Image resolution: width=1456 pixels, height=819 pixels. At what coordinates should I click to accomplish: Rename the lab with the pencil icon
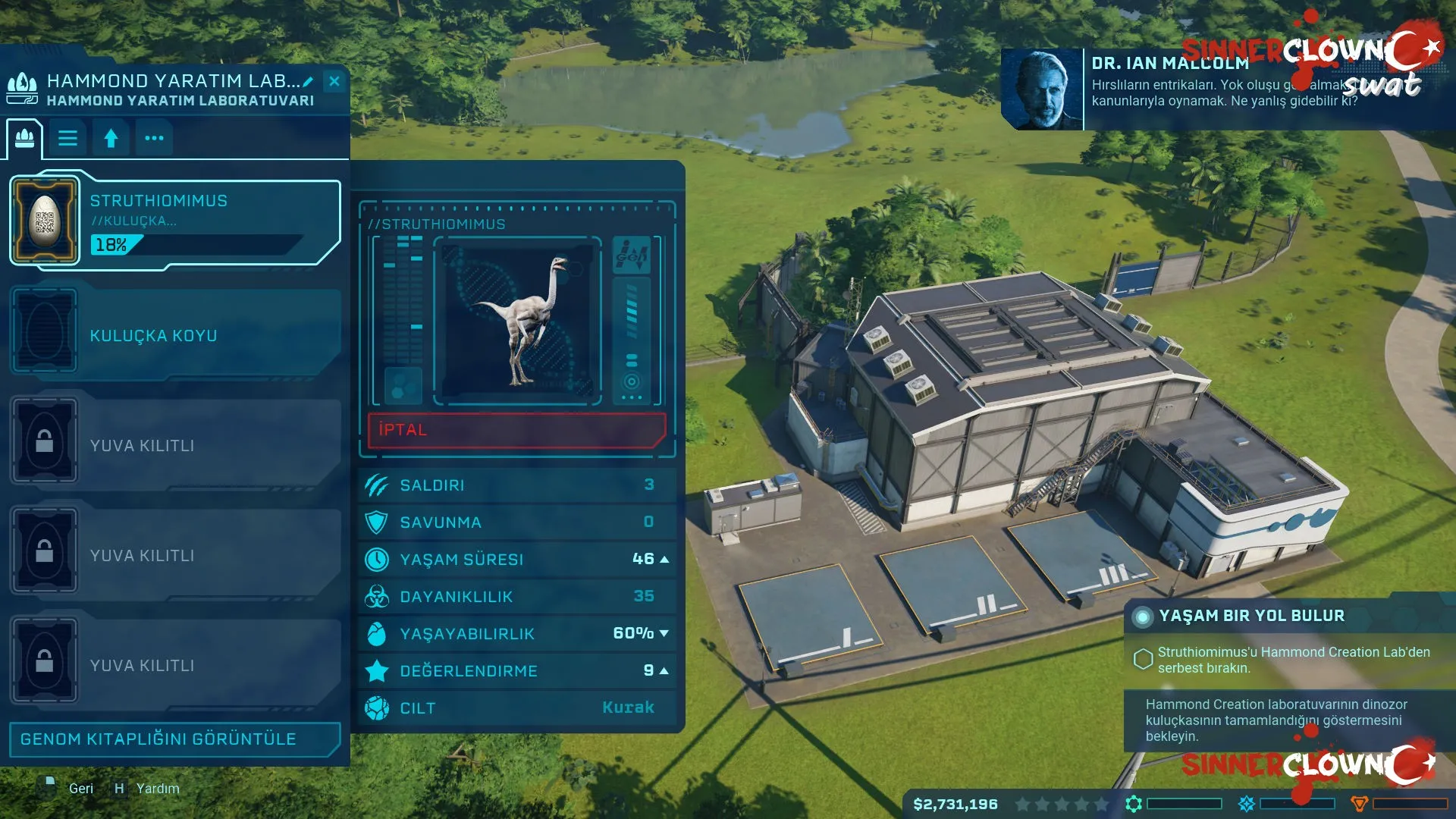click(x=308, y=81)
